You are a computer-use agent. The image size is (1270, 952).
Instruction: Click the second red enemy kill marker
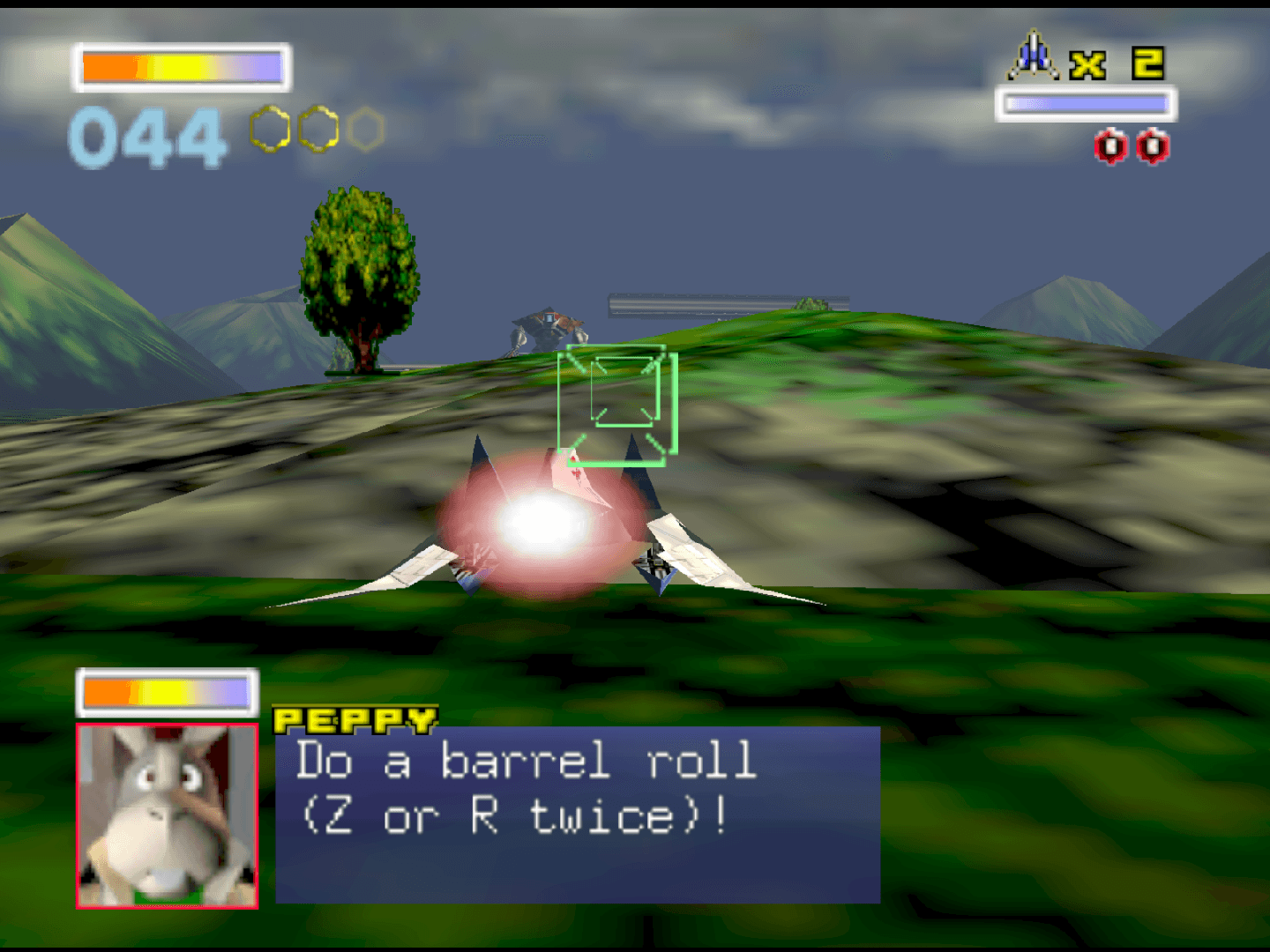pyautogui.click(x=1151, y=146)
